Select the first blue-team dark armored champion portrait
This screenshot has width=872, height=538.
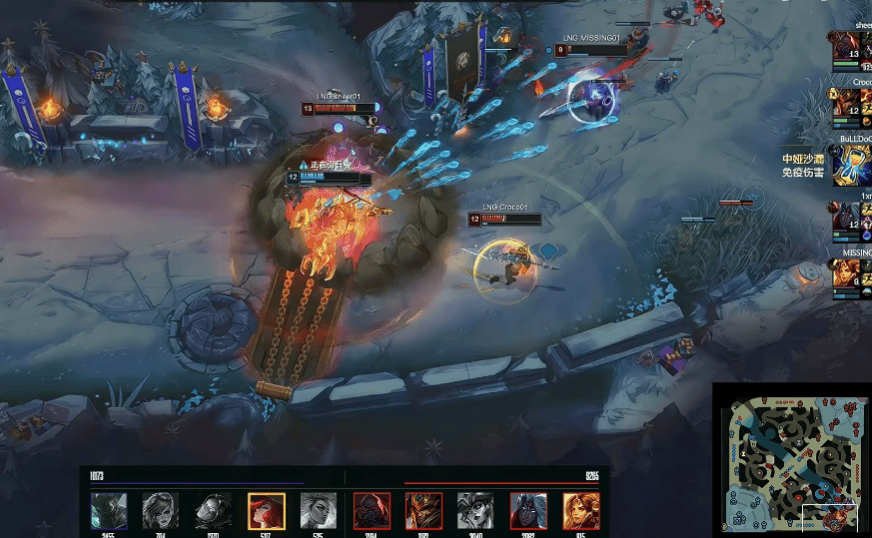[108, 511]
